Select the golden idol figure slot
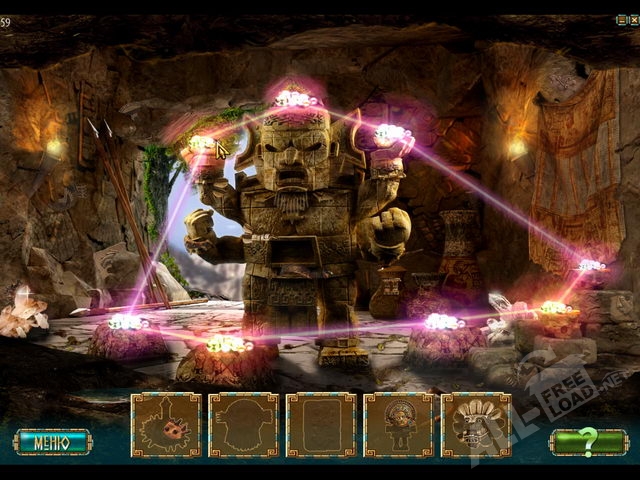The width and height of the screenshot is (640, 480). 398,426
